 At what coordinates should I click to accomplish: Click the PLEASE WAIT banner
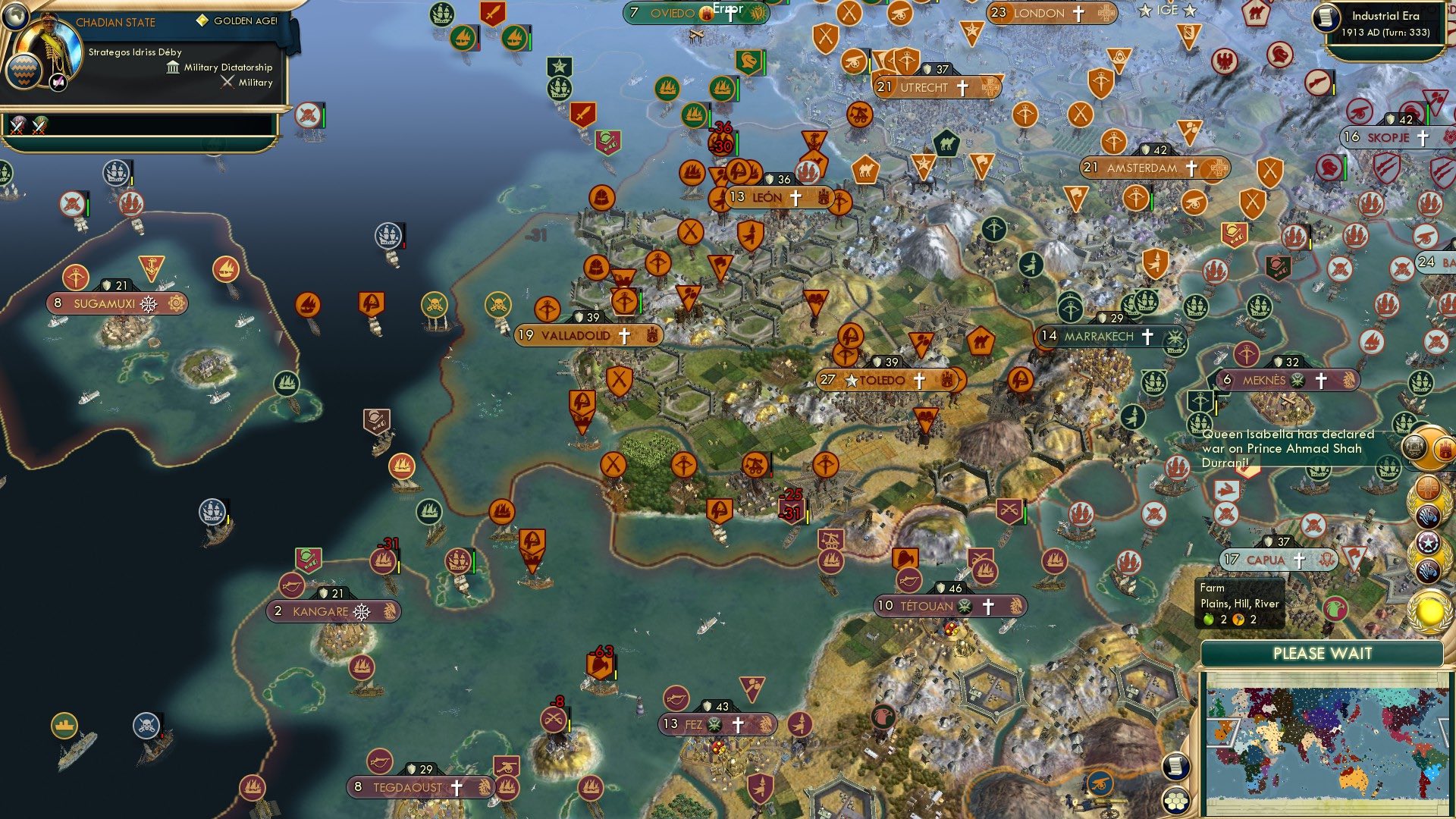click(1323, 652)
